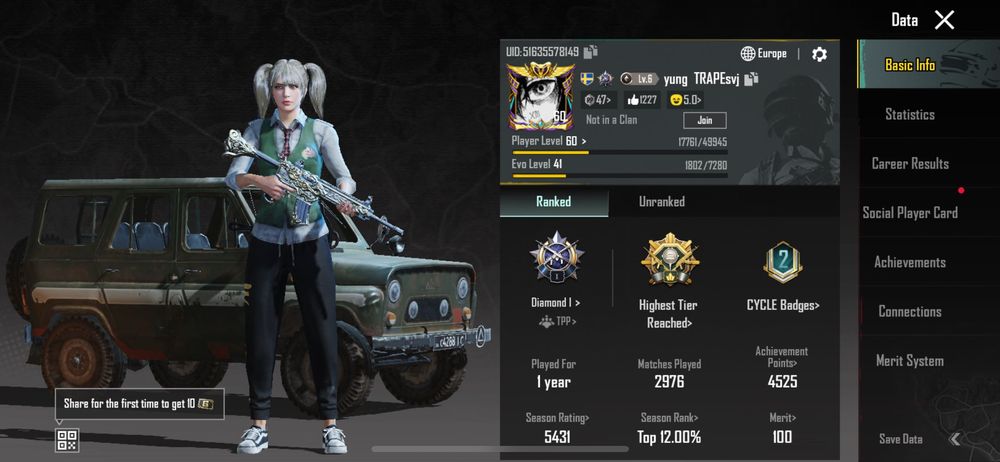The width and height of the screenshot is (1000, 462).
Task: Select the Ranked tab
Action: tap(553, 202)
